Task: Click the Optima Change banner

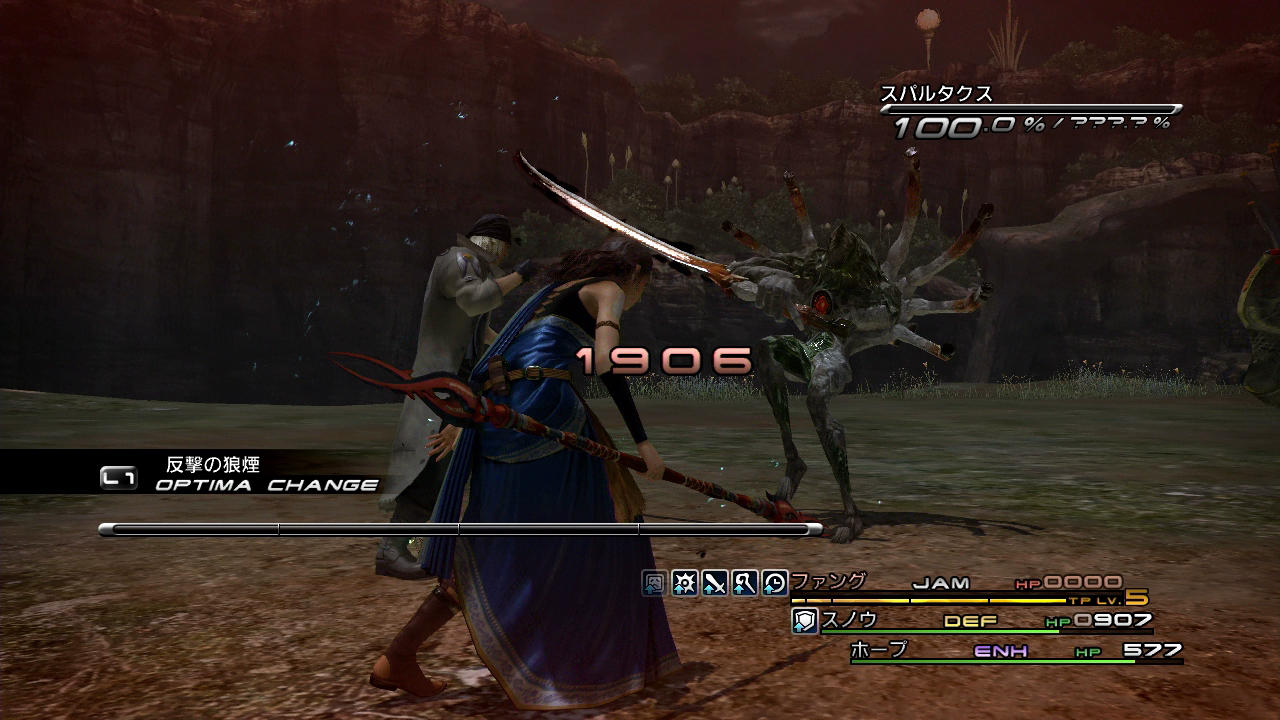Action: [240, 475]
